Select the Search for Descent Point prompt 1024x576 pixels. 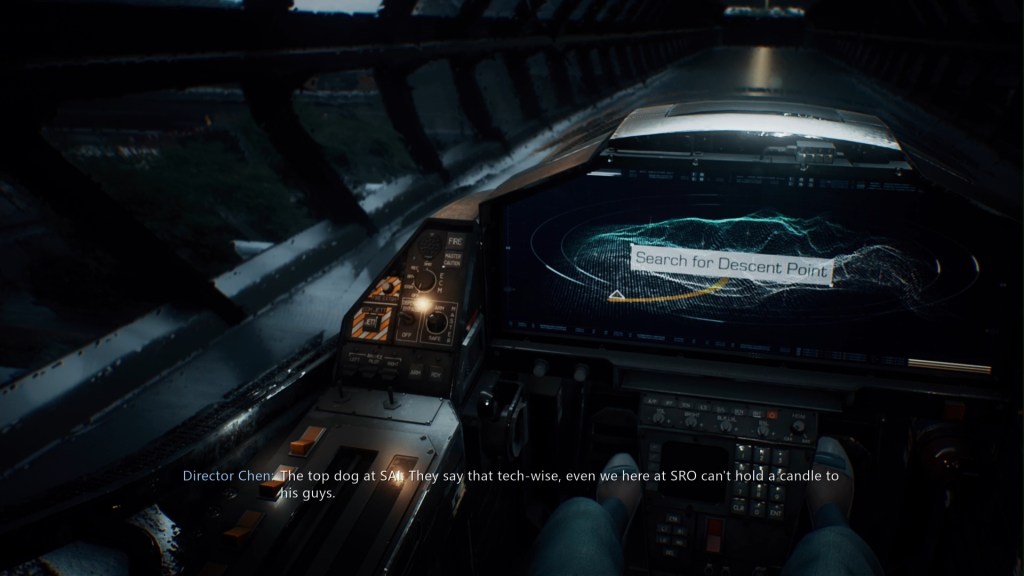[x=733, y=266]
